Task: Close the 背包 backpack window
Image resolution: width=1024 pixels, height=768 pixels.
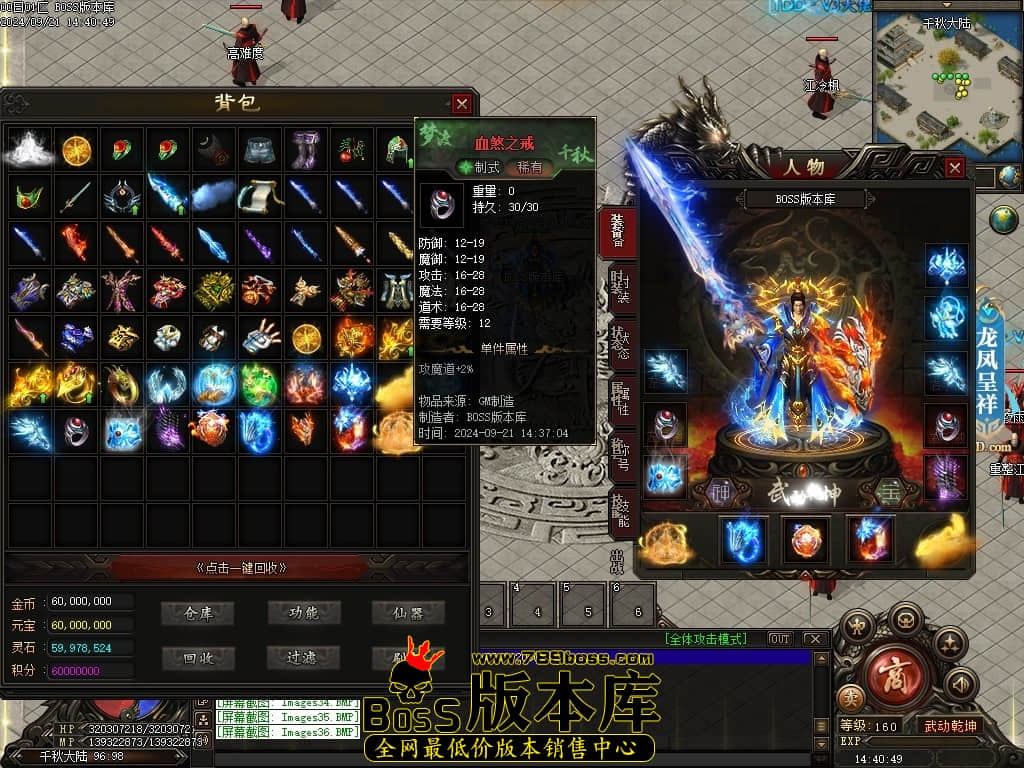Action: click(x=461, y=103)
